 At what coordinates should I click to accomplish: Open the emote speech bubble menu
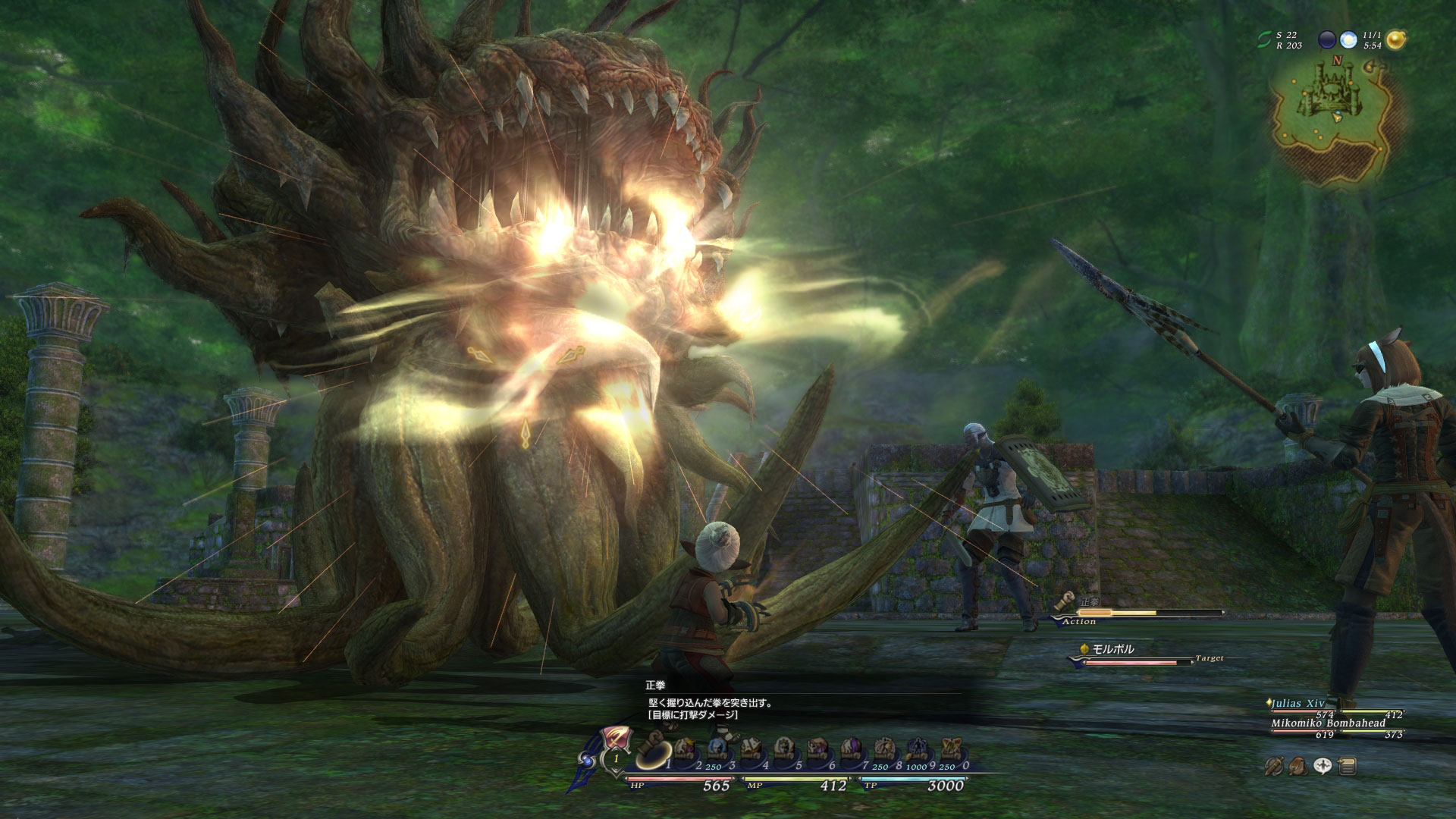point(1323,767)
